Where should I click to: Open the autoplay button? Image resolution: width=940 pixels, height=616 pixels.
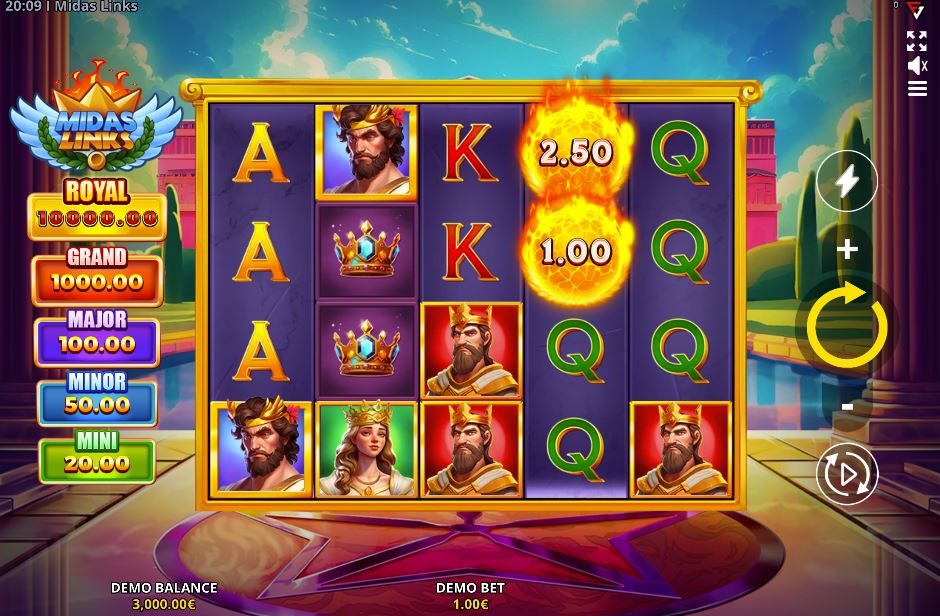click(x=847, y=474)
